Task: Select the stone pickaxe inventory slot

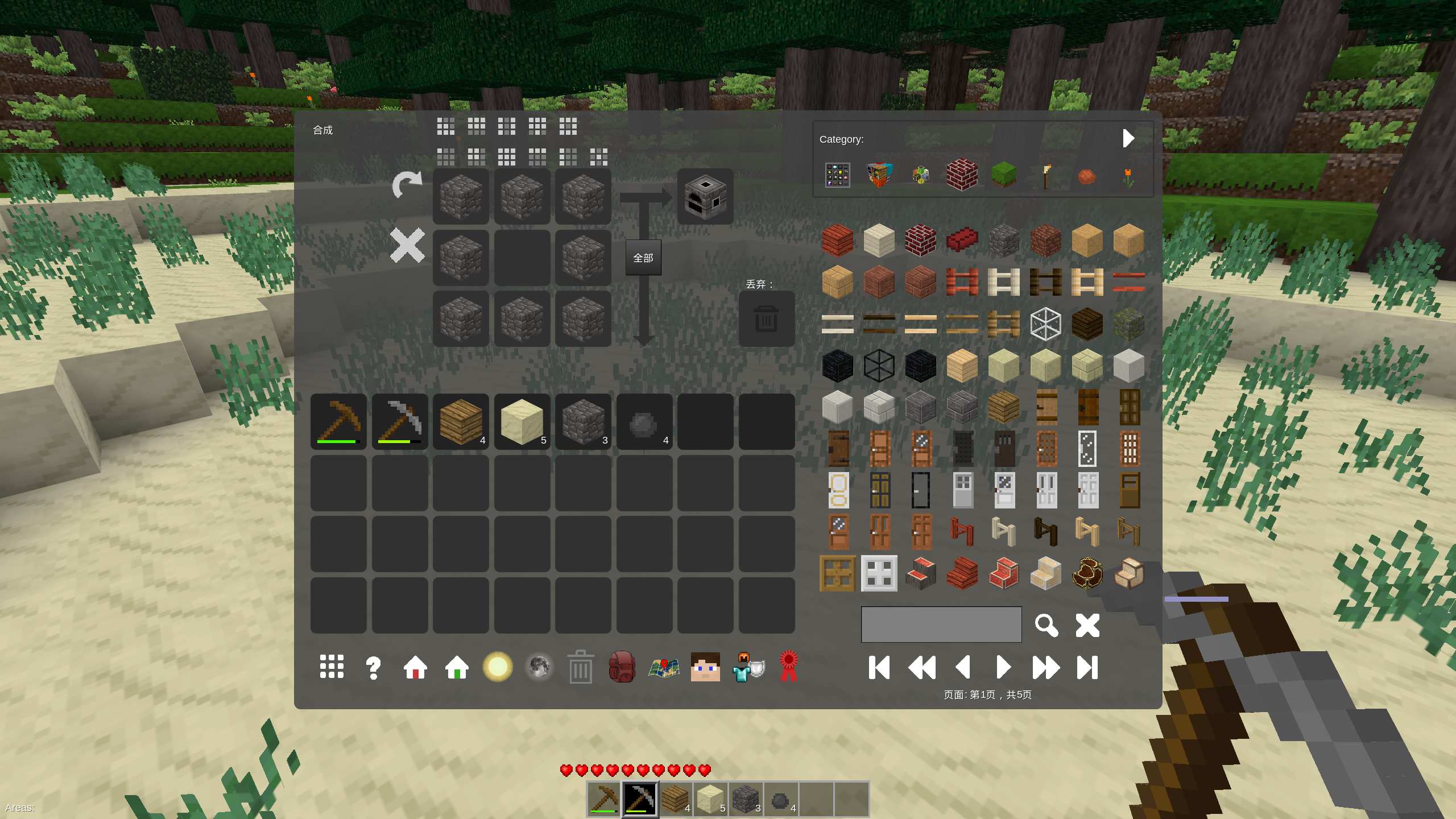Action: pos(400,422)
